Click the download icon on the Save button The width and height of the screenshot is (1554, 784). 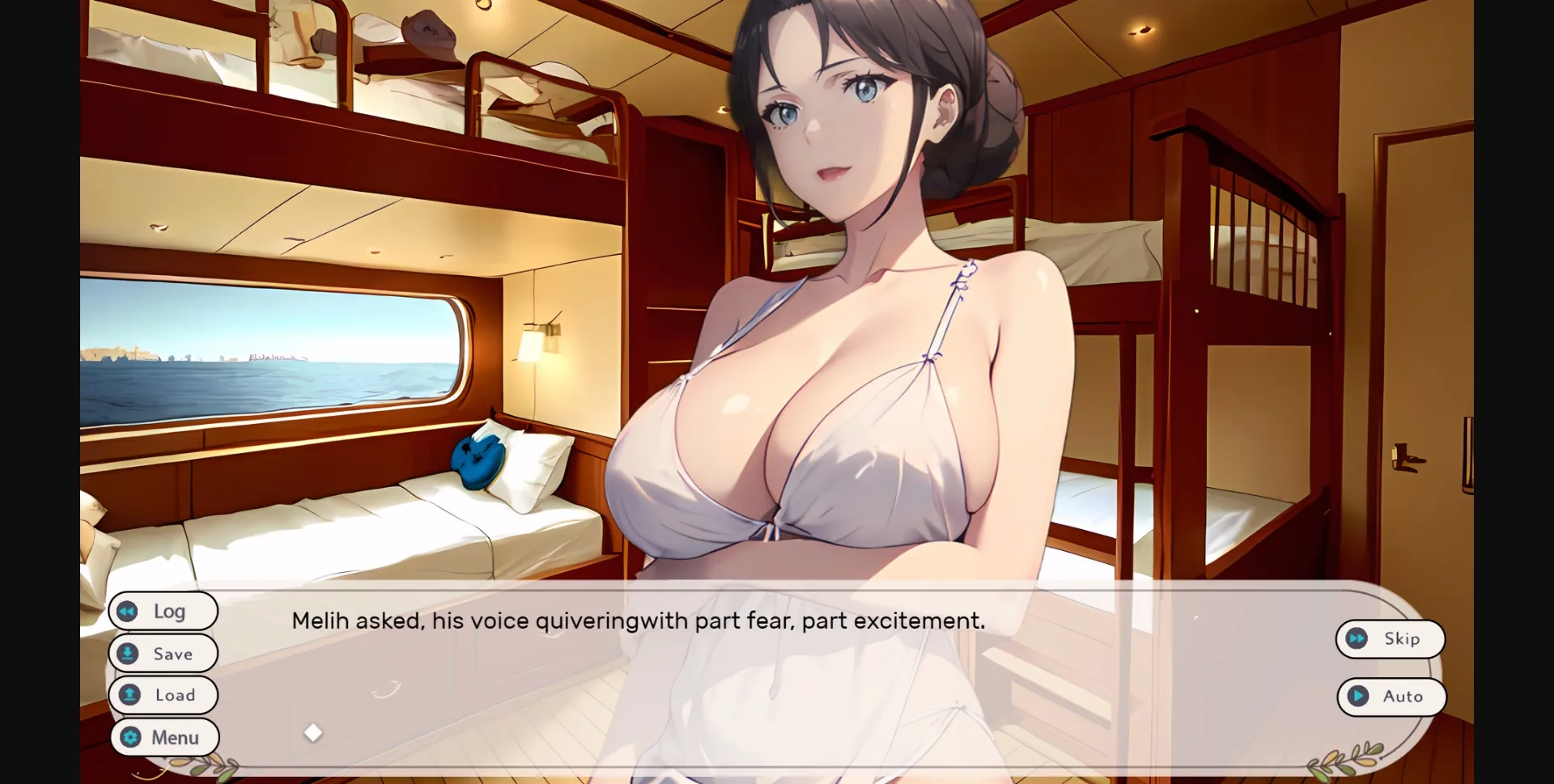[x=129, y=653]
